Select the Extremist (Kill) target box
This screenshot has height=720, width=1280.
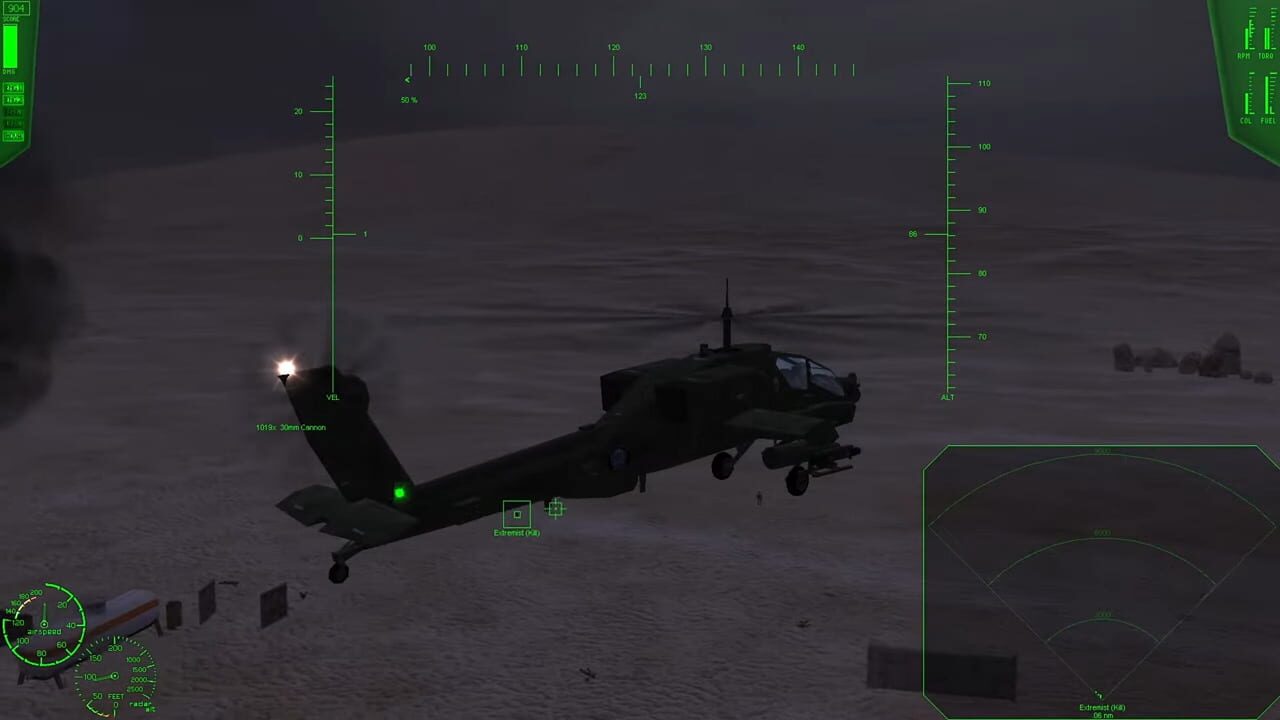[516, 515]
